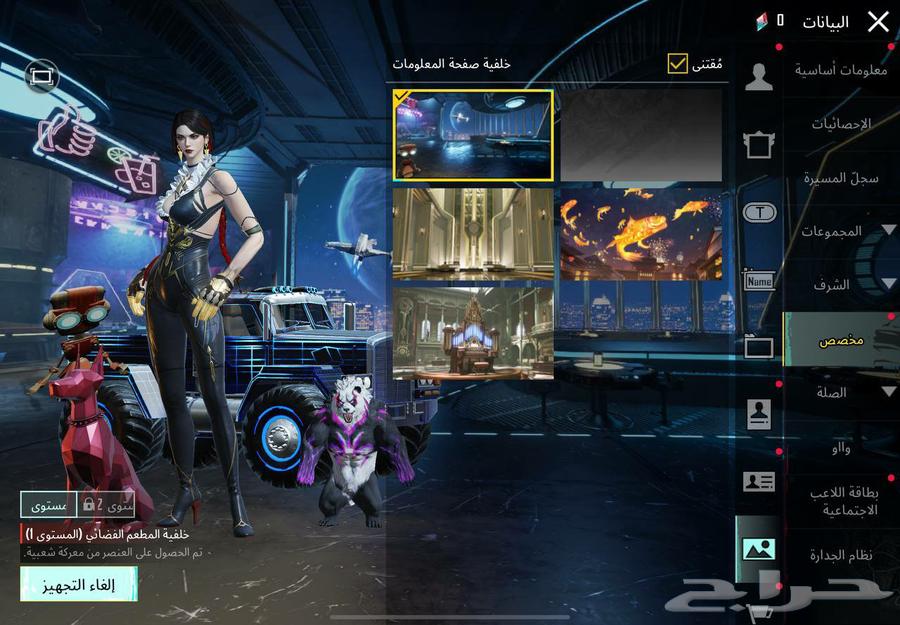Toggle fullscreen preview icon

(x=41, y=76)
